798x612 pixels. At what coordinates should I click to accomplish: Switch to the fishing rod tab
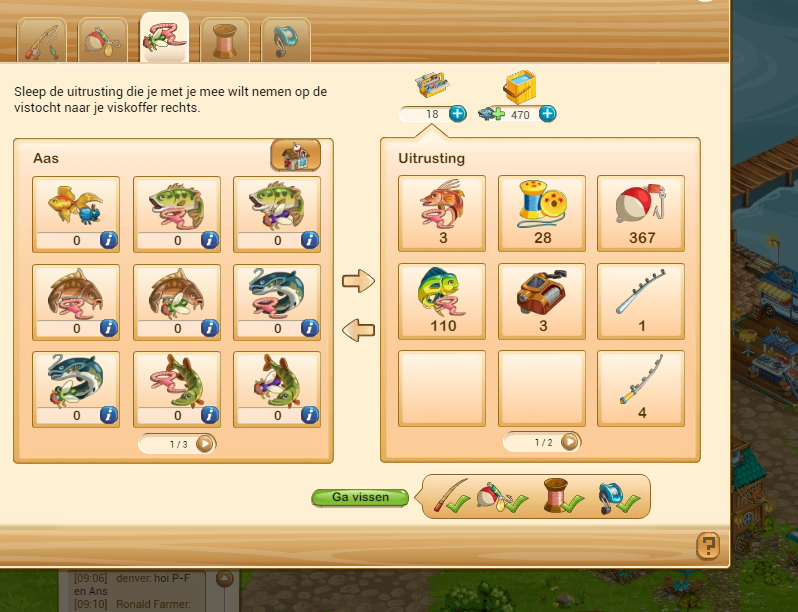coord(43,40)
